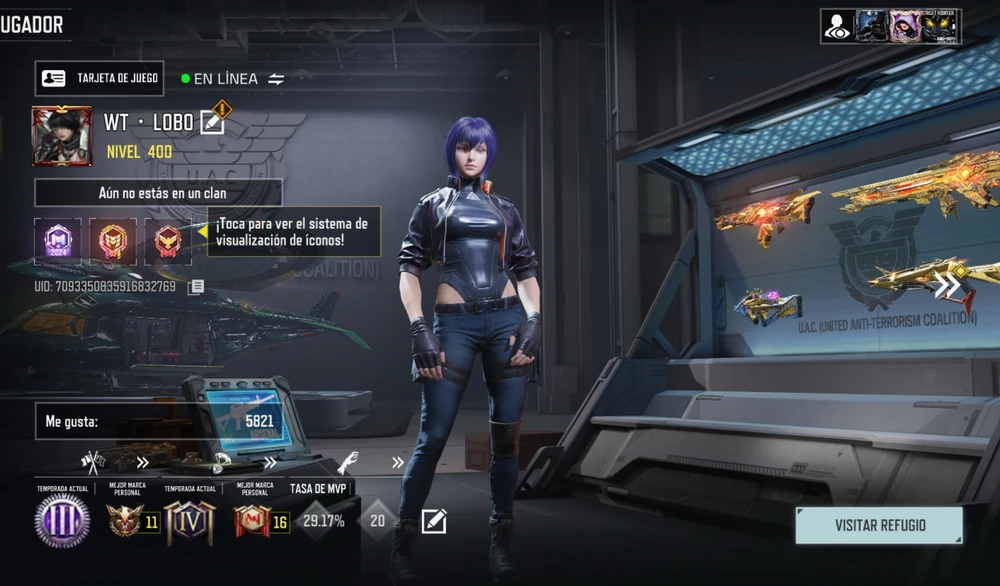The image size is (1000, 586).
Task: Expand the flexed arm MVP stats
Action: 398,462
